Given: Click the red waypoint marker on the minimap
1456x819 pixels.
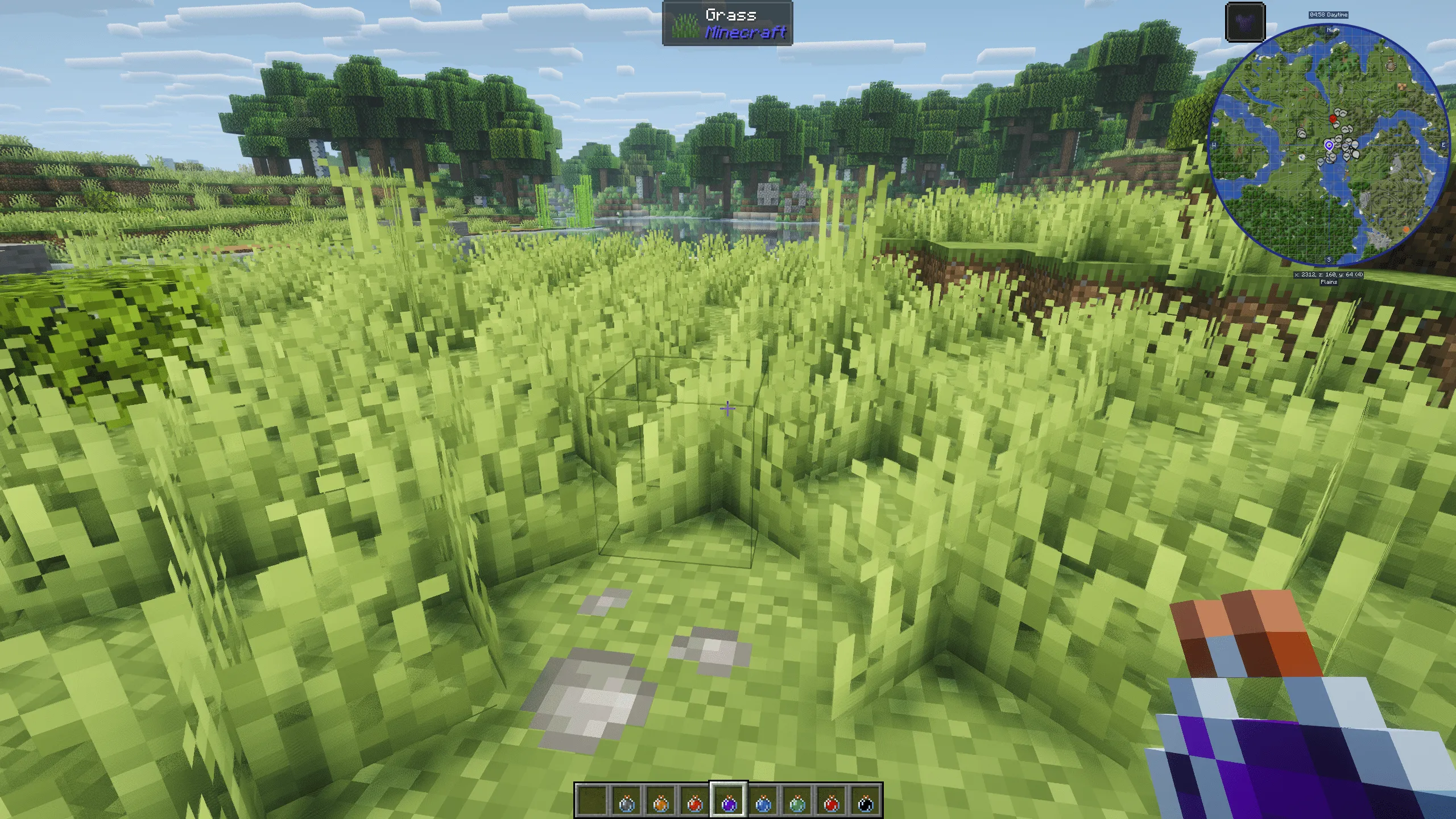Looking at the screenshot, I should click(x=1333, y=119).
